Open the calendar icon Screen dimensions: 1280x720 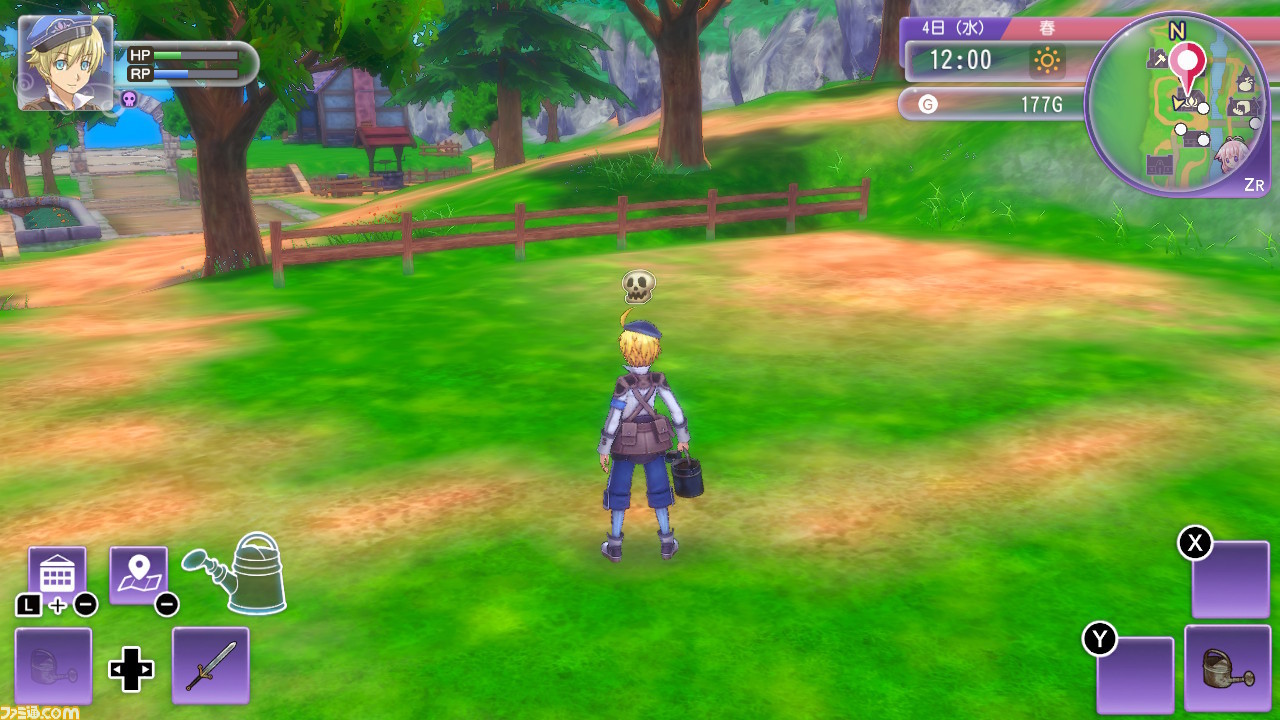point(57,574)
